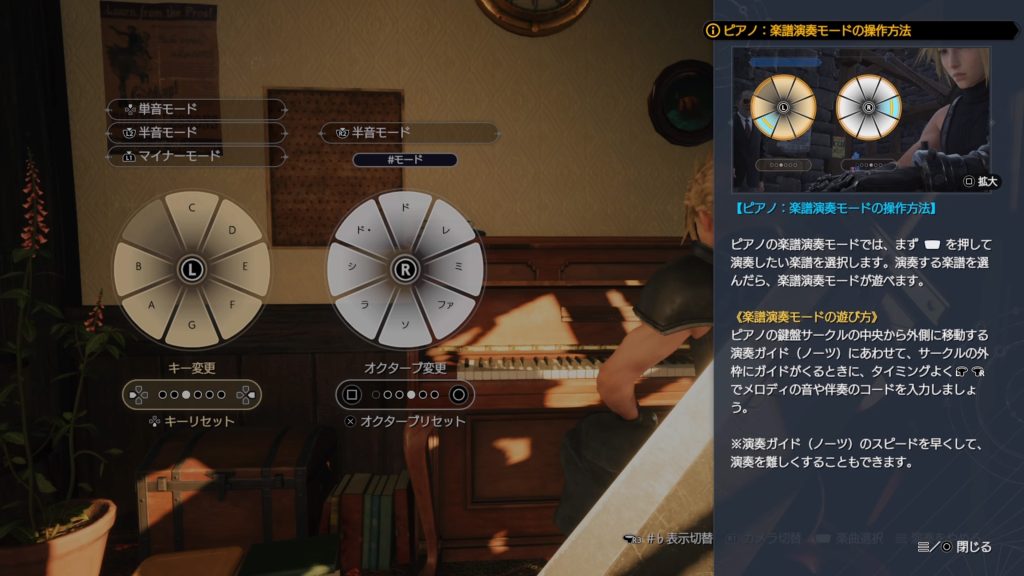
Task: Play the シ note on the melody wheel
Action: (350, 267)
